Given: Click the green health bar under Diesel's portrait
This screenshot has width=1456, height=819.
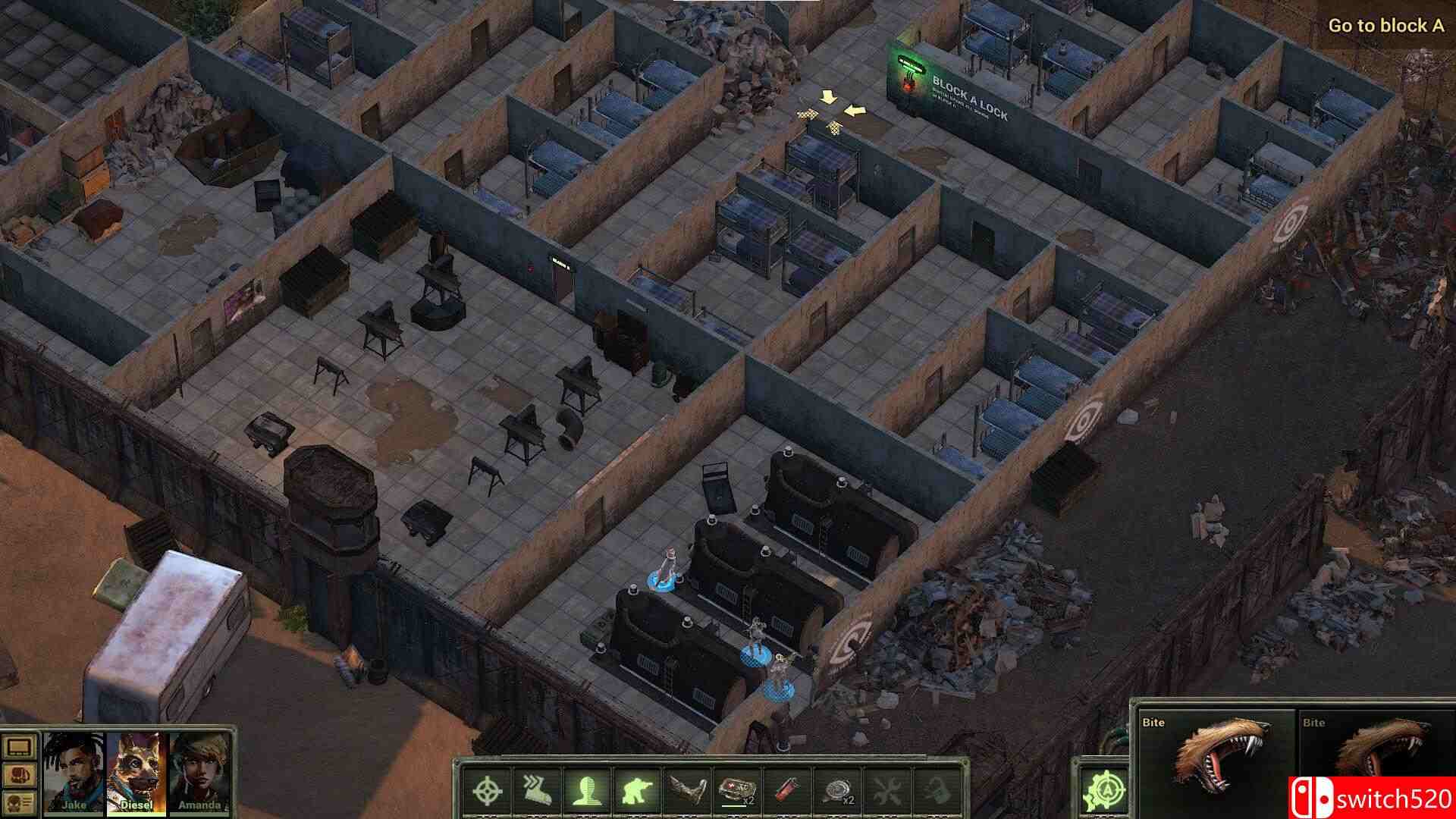Looking at the screenshot, I should coord(136,814).
